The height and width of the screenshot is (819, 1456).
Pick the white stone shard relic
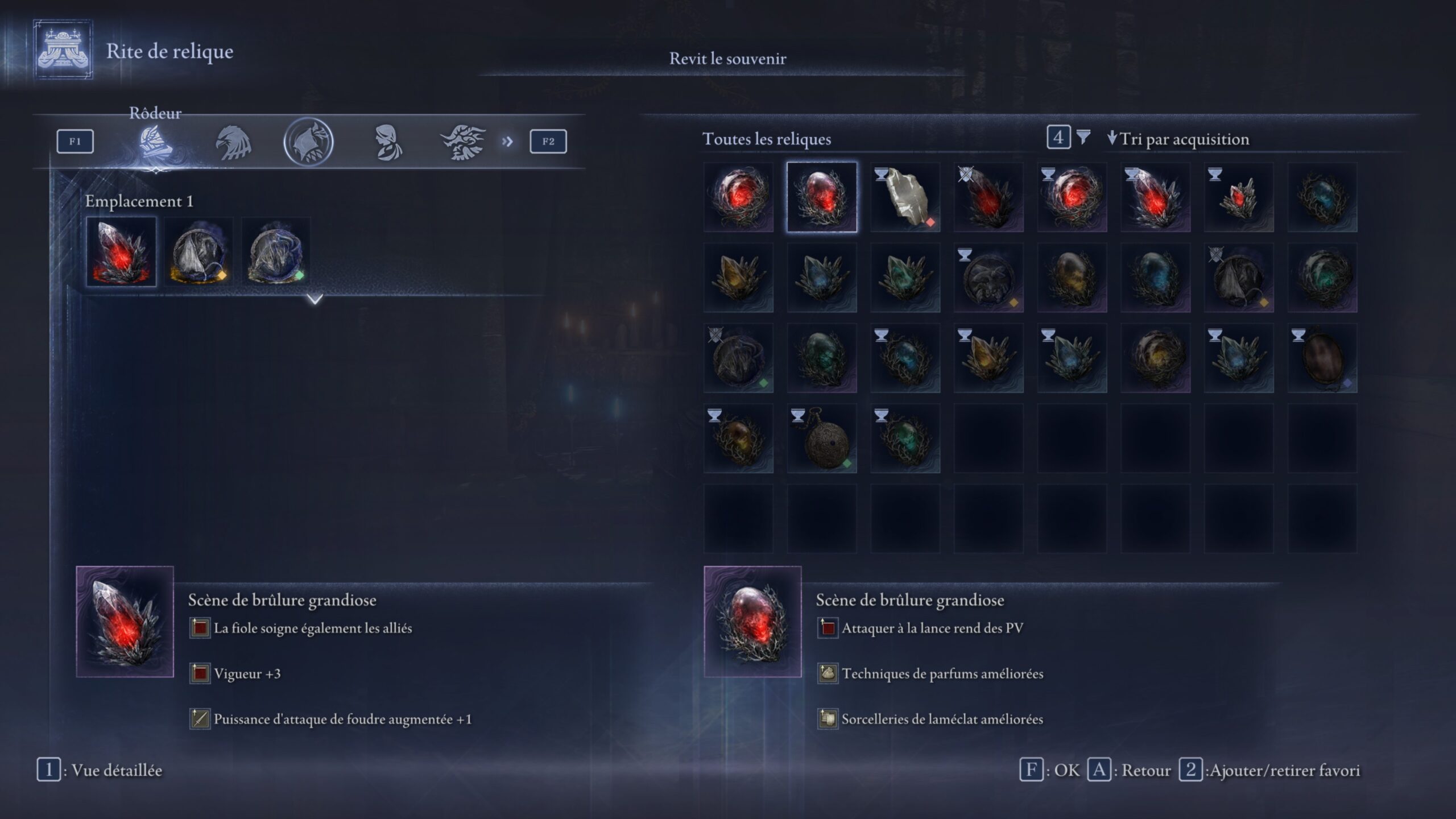point(905,197)
